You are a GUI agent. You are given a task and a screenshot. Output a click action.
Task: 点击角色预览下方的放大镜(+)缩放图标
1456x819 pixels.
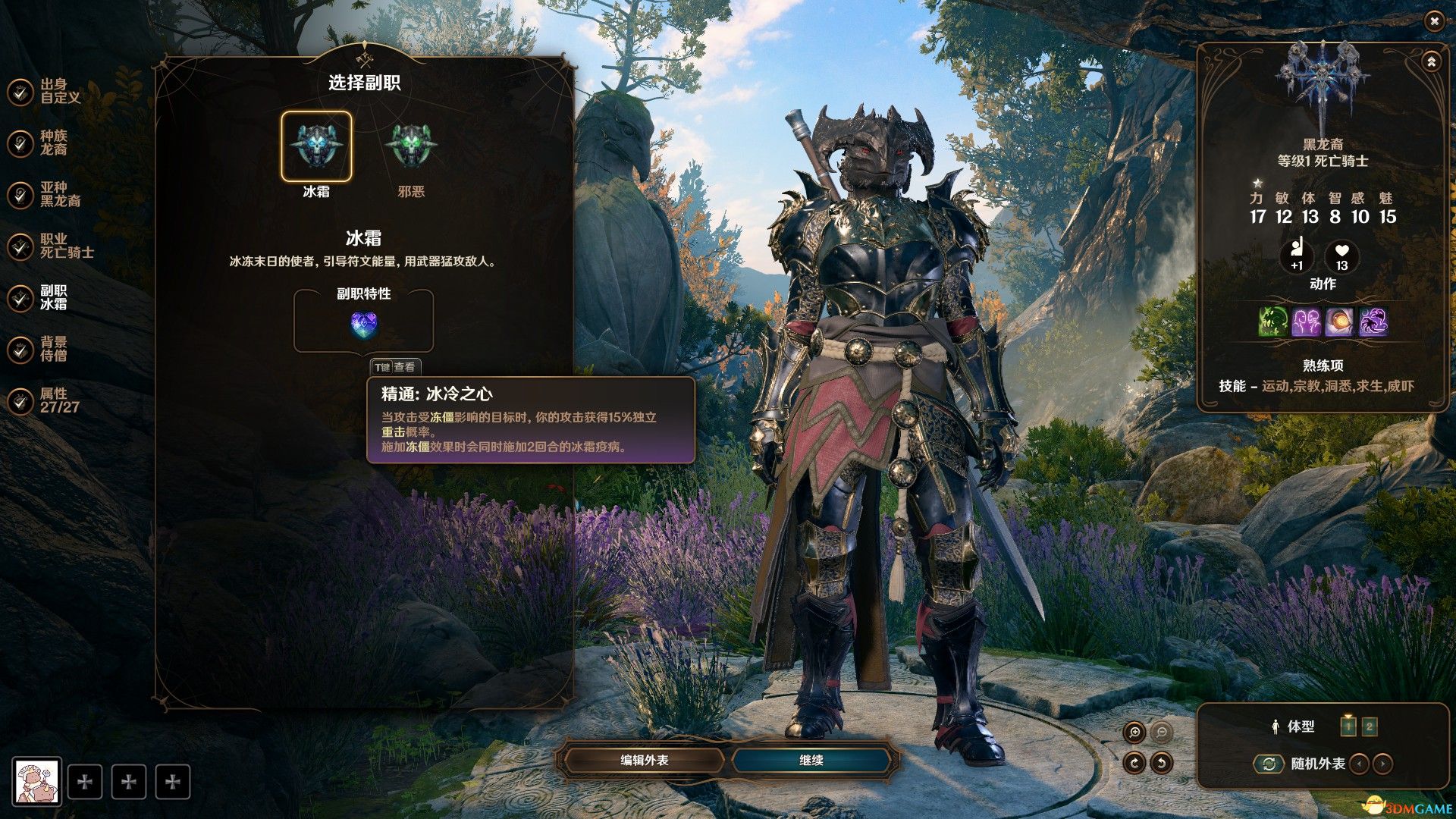point(1135,731)
